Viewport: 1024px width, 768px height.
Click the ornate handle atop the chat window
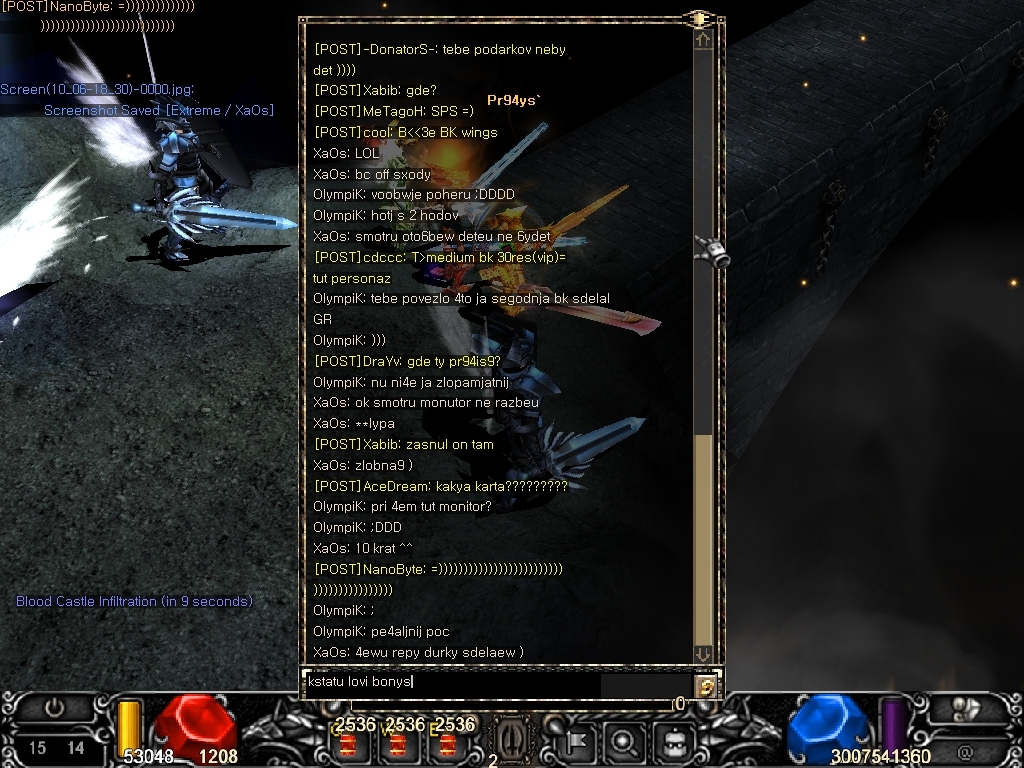699,19
